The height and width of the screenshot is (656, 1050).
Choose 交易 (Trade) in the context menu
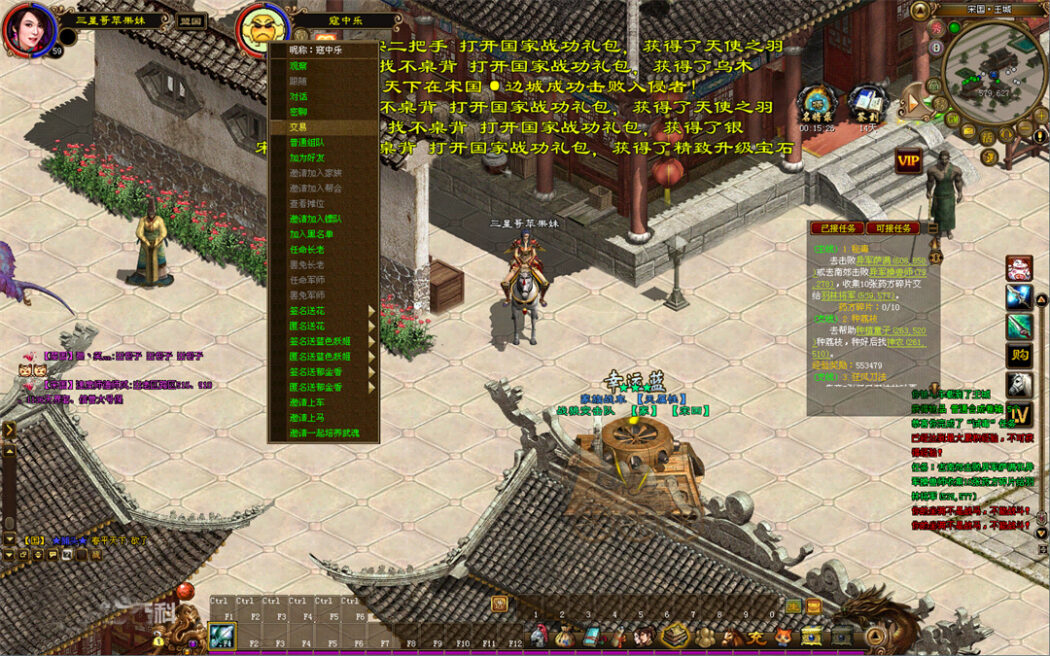tap(300, 127)
